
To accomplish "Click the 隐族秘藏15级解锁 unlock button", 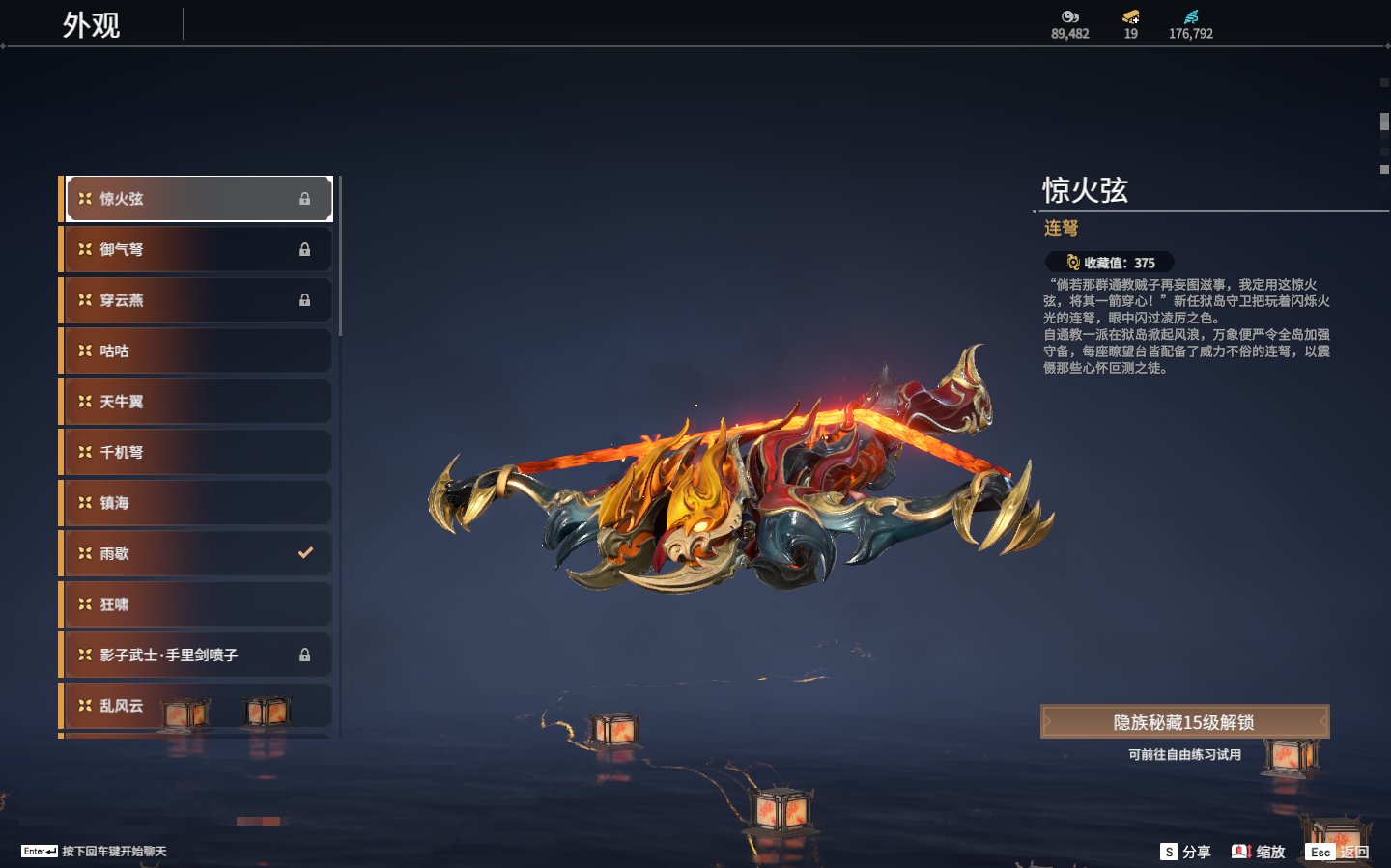I will (x=1184, y=722).
